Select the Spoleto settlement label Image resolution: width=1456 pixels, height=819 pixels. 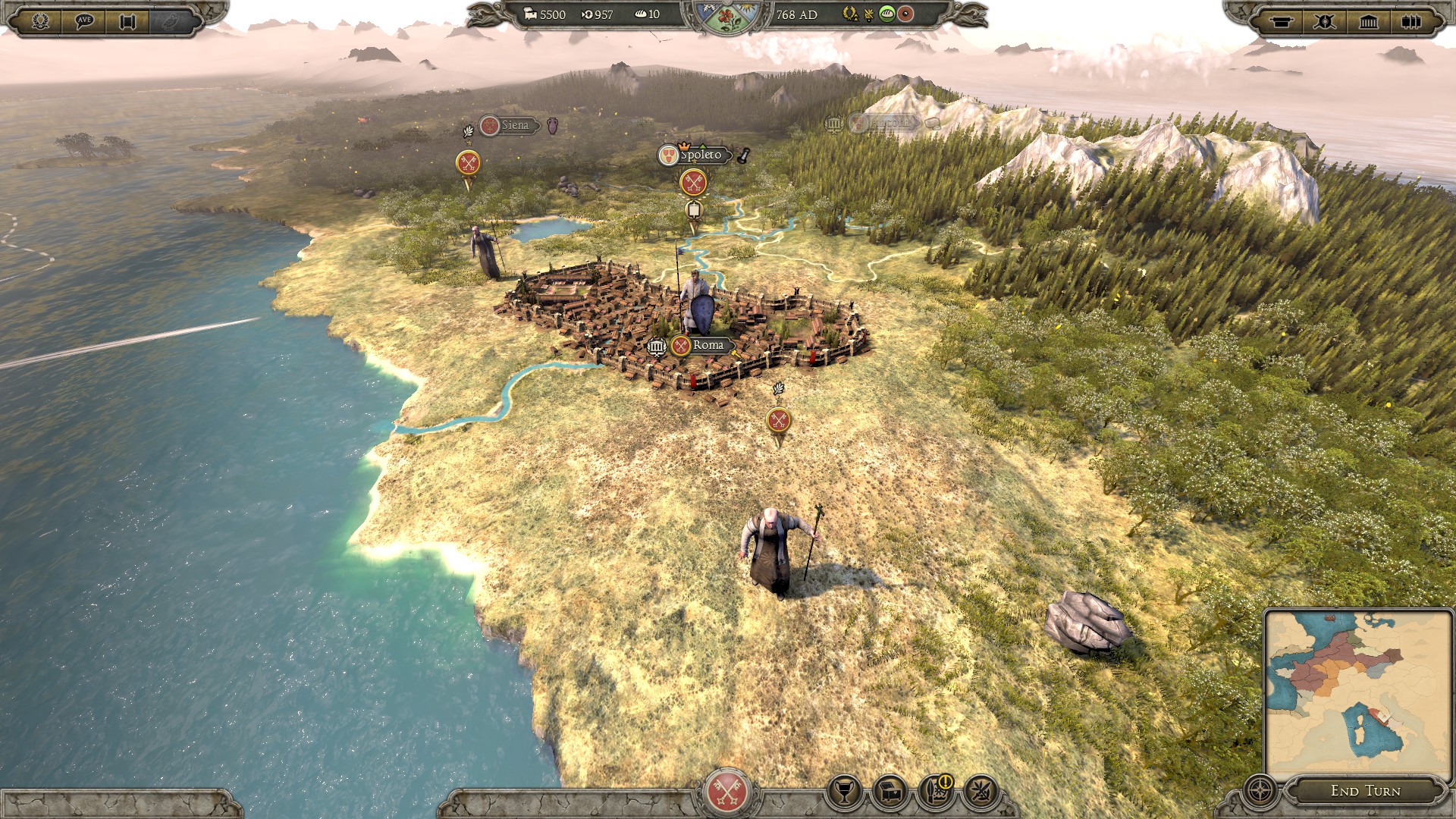(700, 155)
